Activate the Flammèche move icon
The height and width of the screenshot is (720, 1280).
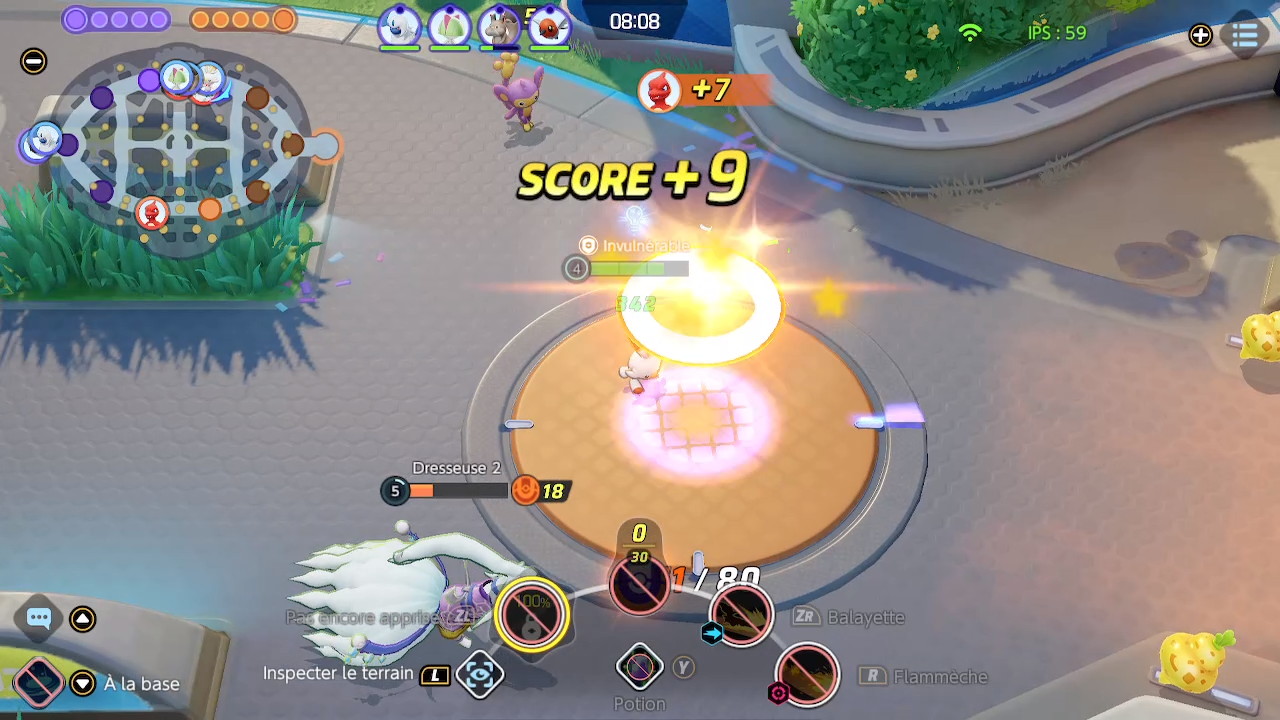pos(807,676)
